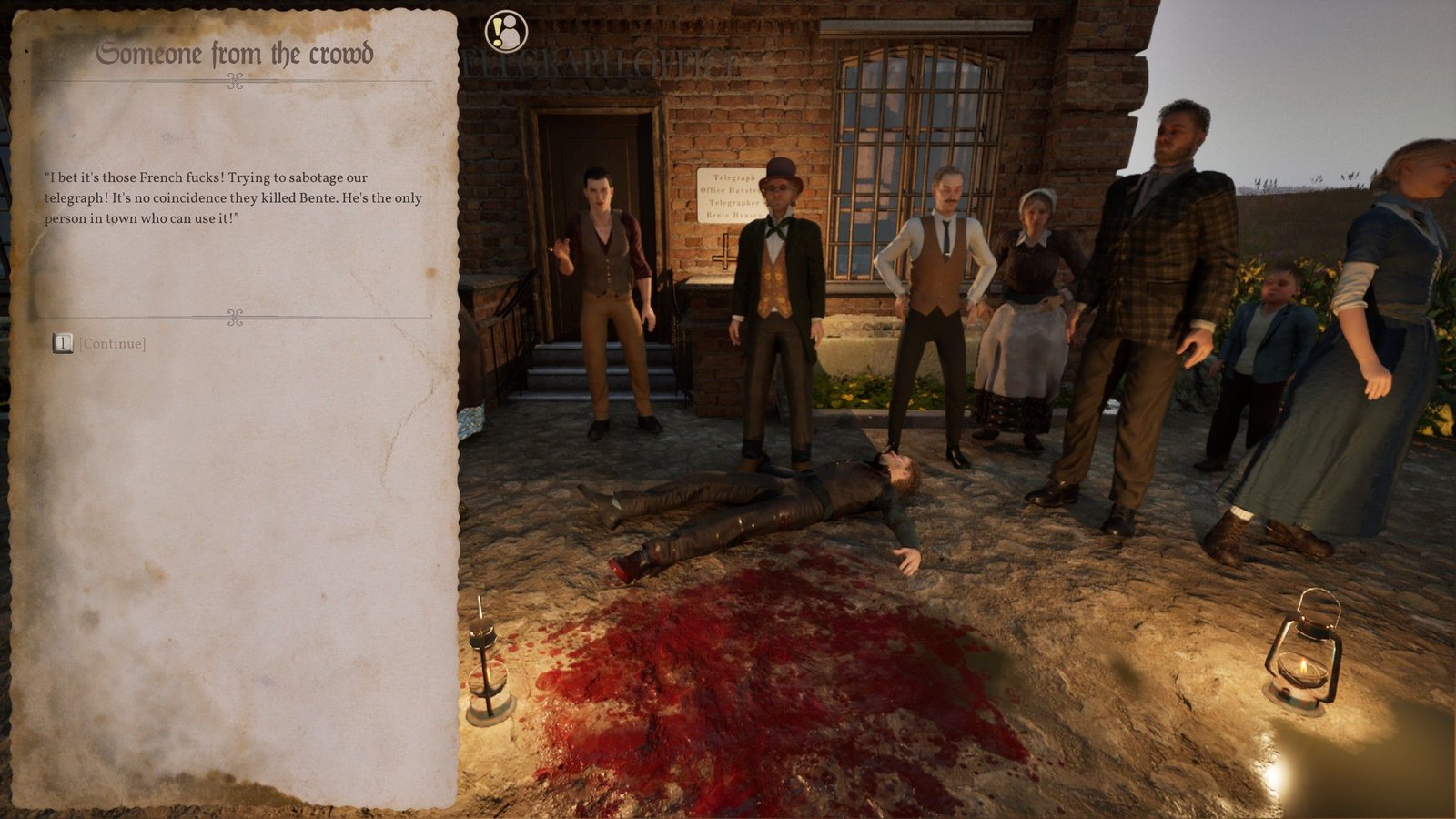The width and height of the screenshot is (1456, 819).
Task: Click the speaker alert icon above the panel
Action: point(505,32)
